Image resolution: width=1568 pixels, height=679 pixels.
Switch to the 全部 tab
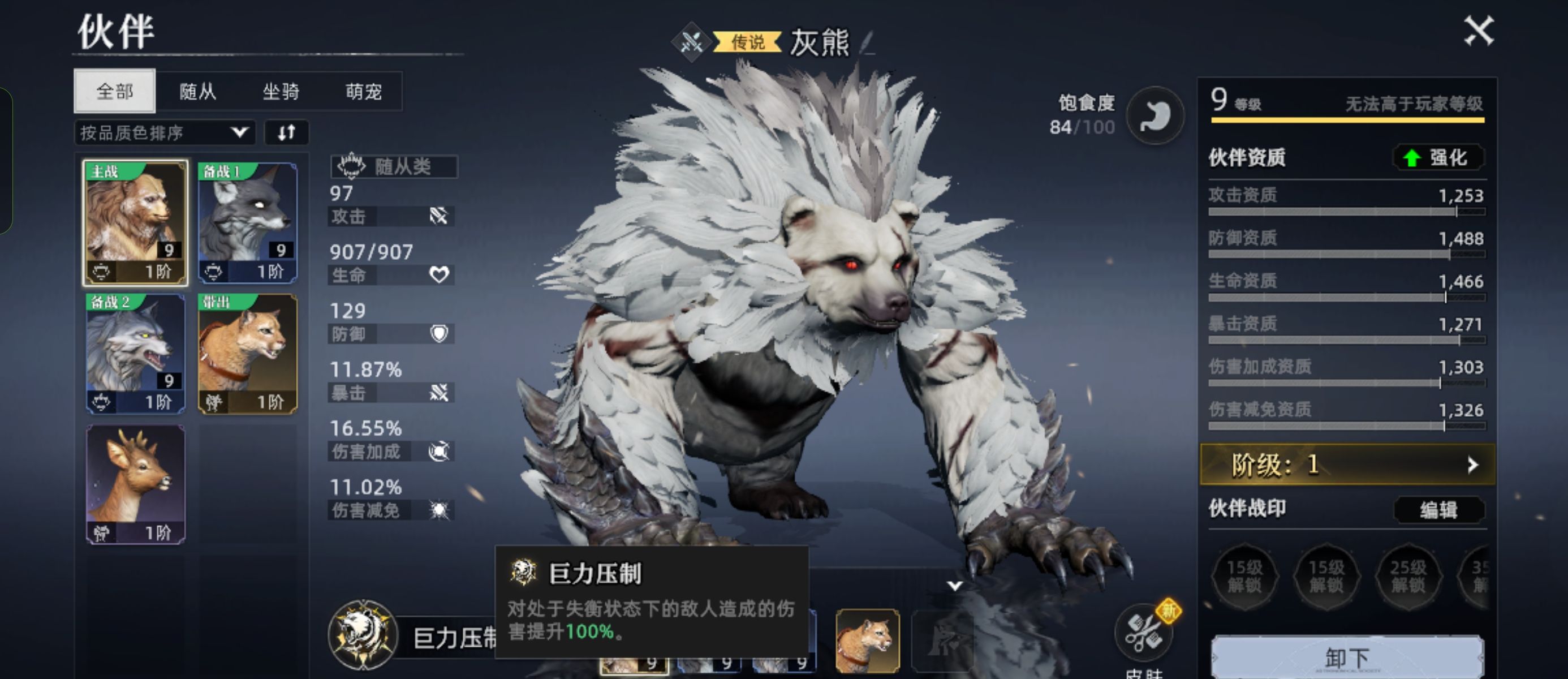tap(114, 91)
